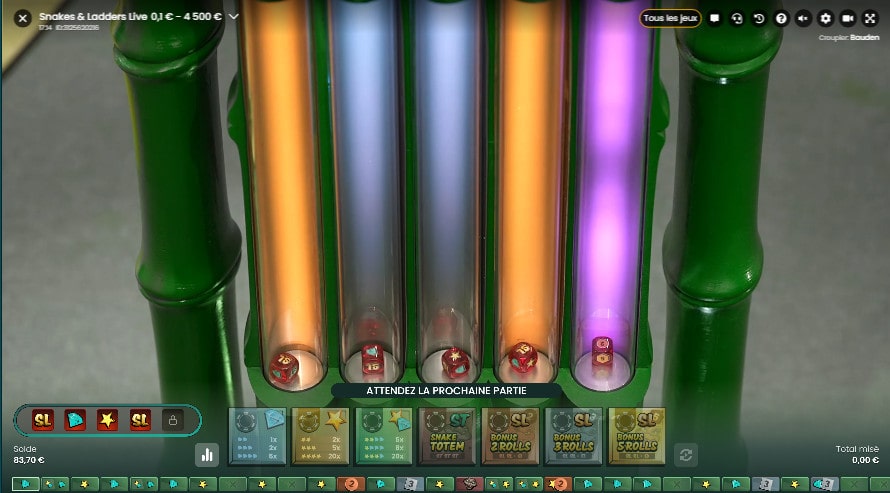Open the help question mark
890x493 pixels.
(781, 18)
